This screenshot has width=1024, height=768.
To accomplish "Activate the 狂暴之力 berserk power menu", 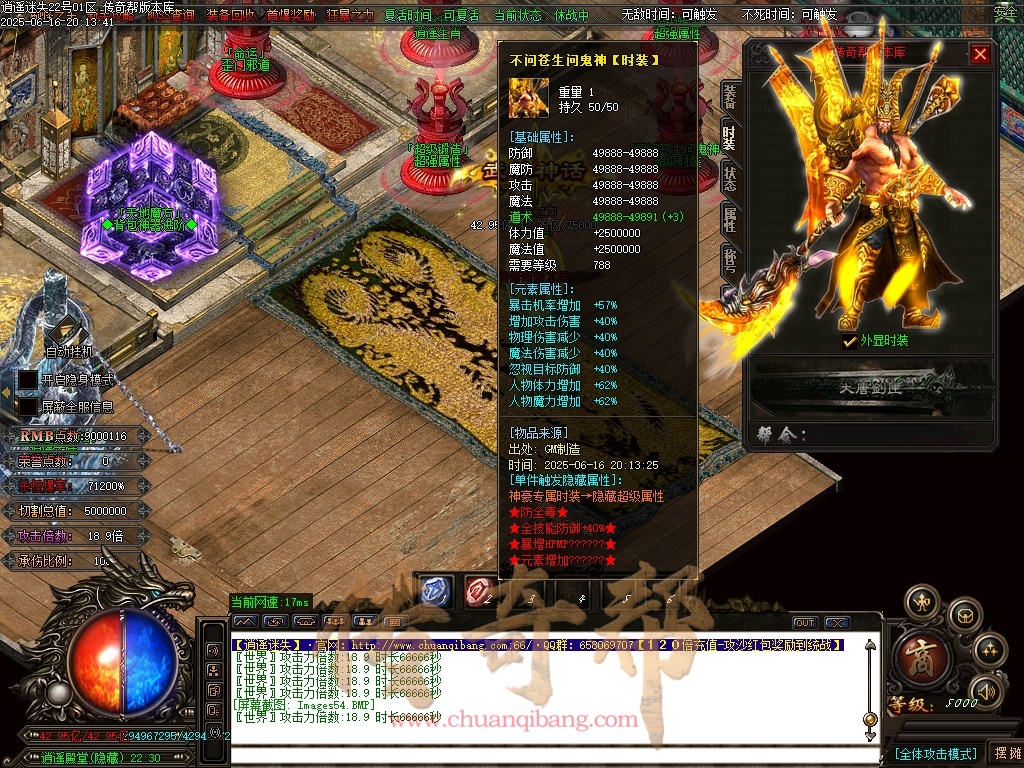I will (349, 15).
